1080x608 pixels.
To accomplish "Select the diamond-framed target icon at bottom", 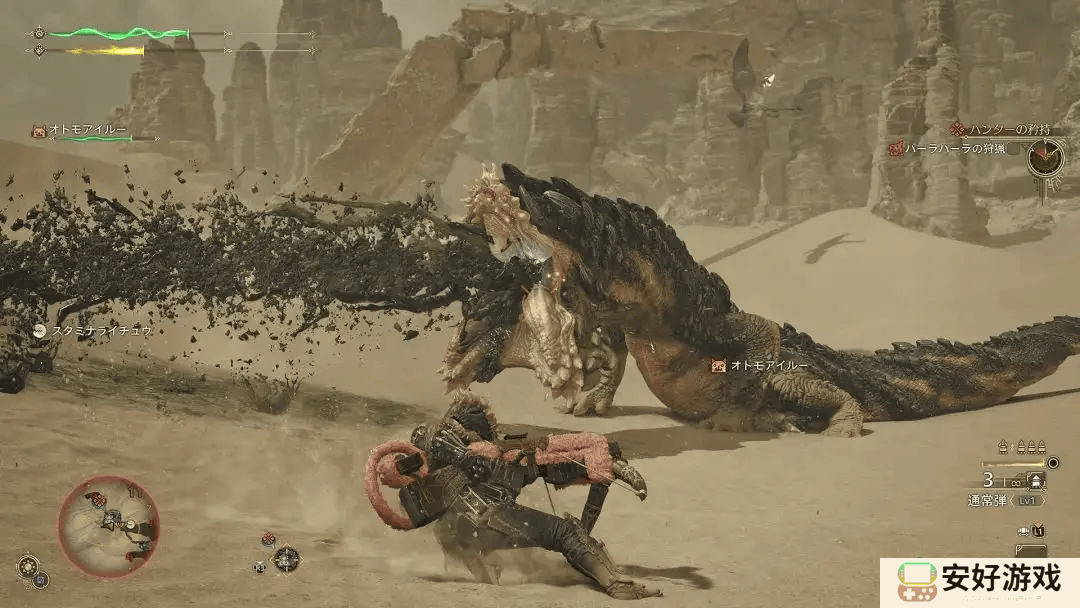I will [x=287, y=558].
